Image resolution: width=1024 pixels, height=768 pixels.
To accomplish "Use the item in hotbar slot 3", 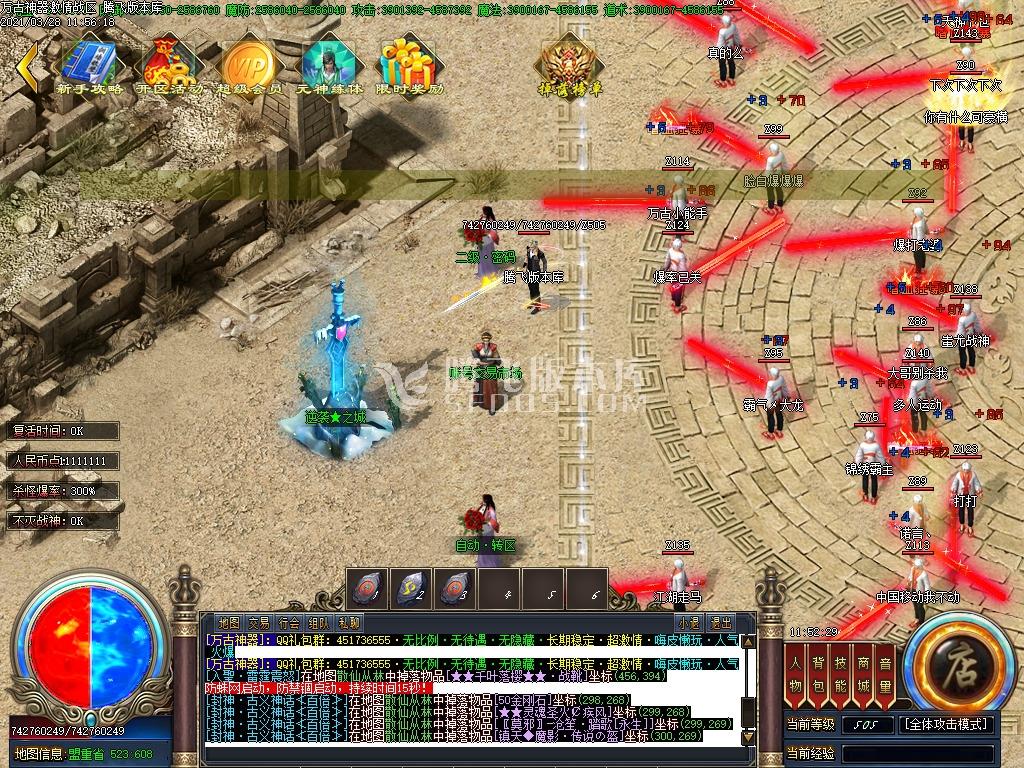I will click(x=457, y=589).
